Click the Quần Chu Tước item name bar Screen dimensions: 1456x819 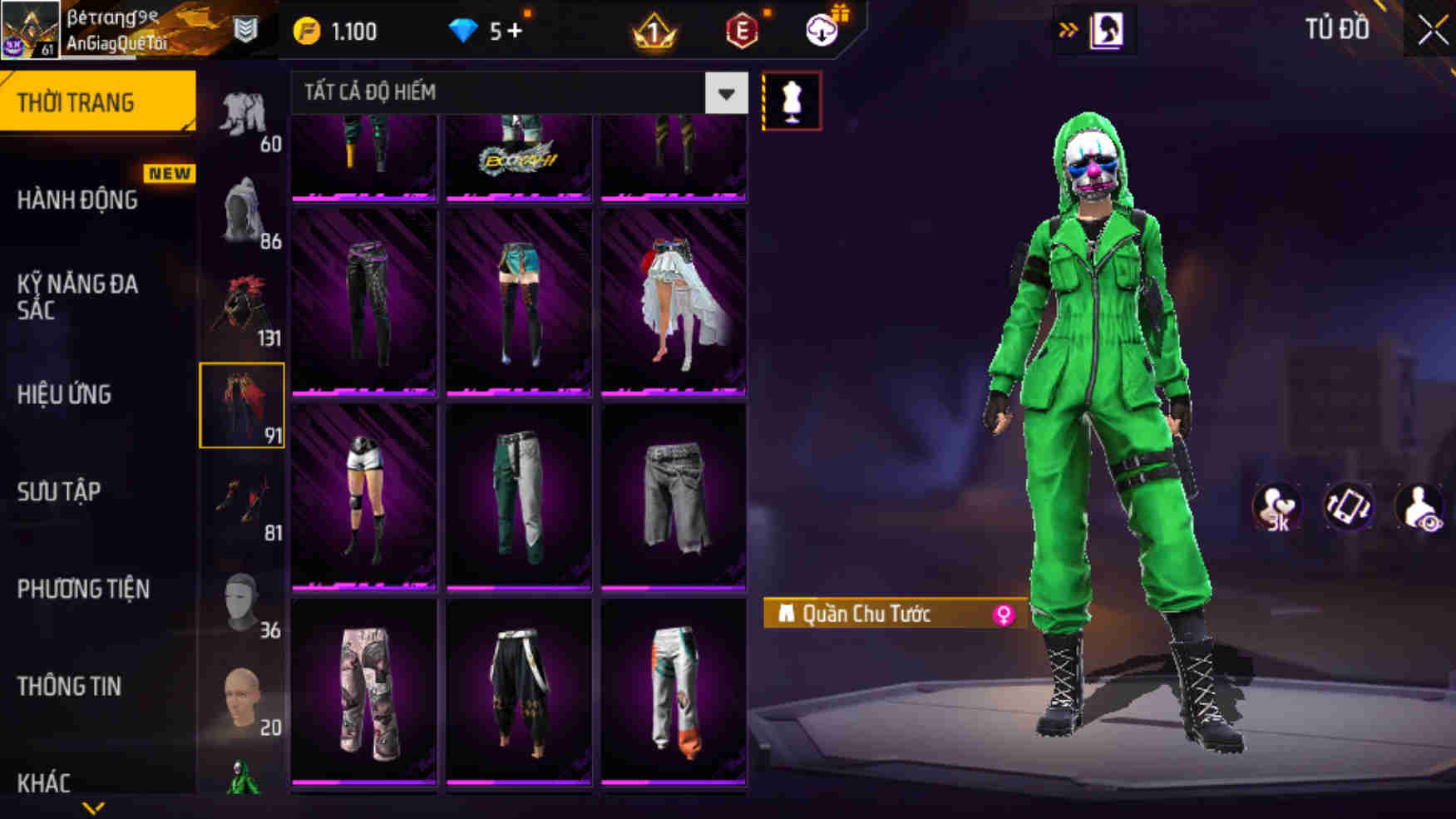tap(865, 614)
